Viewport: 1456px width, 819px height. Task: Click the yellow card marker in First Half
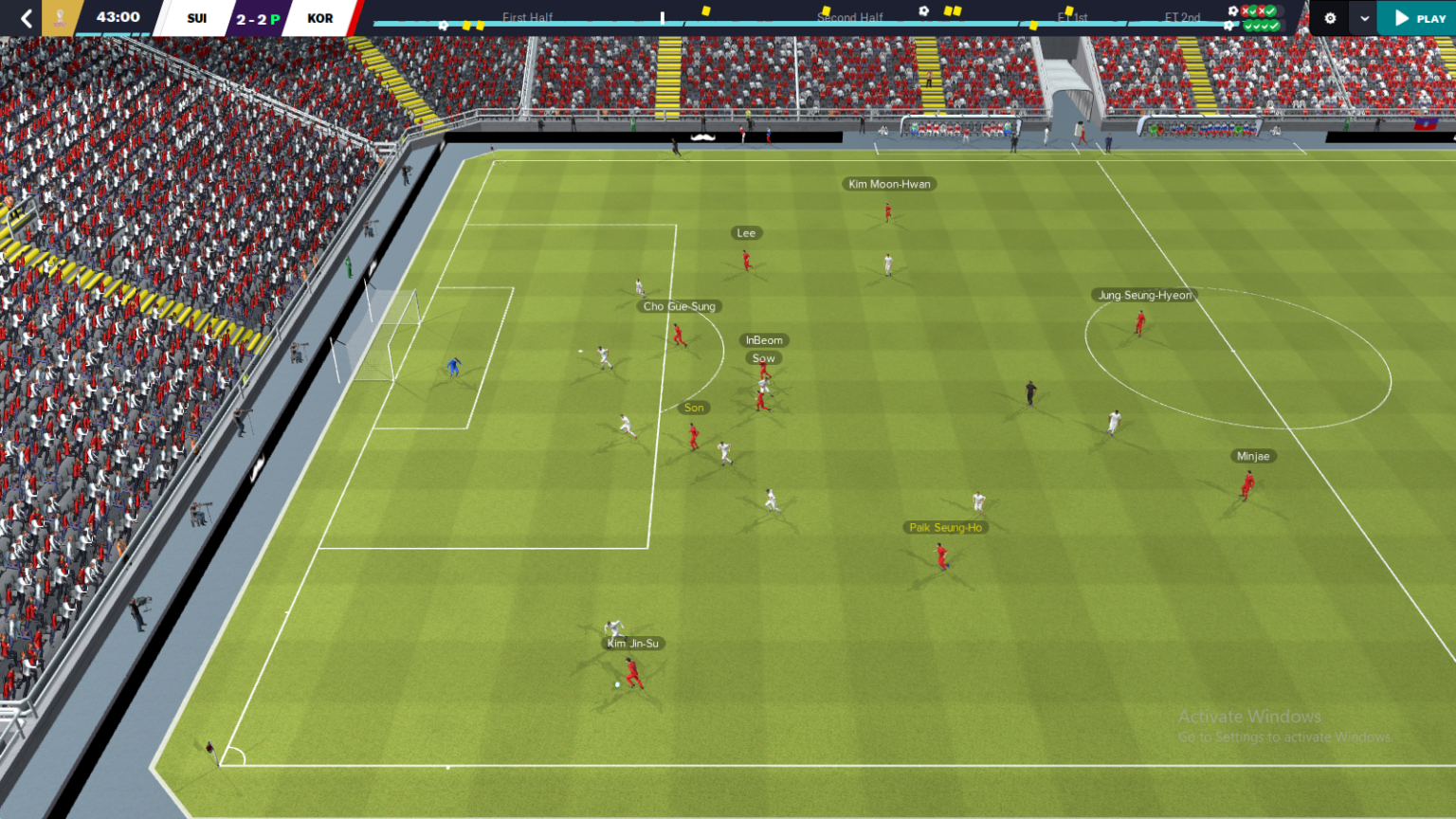pyautogui.click(x=467, y=27)
